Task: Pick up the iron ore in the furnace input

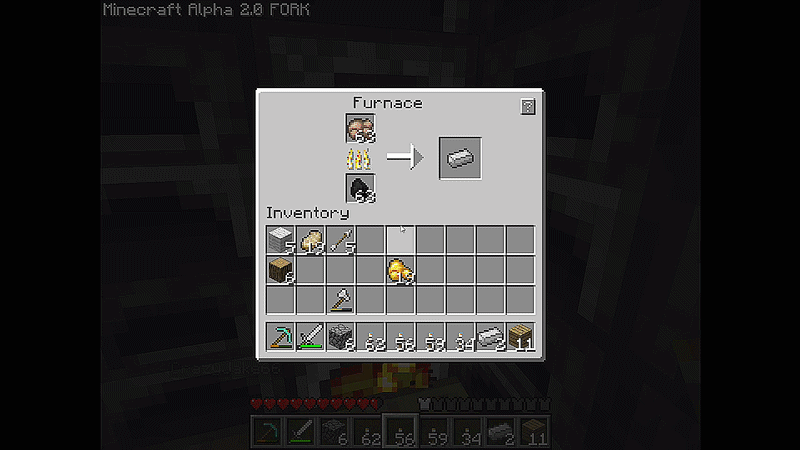Action: tap(360, 128)
